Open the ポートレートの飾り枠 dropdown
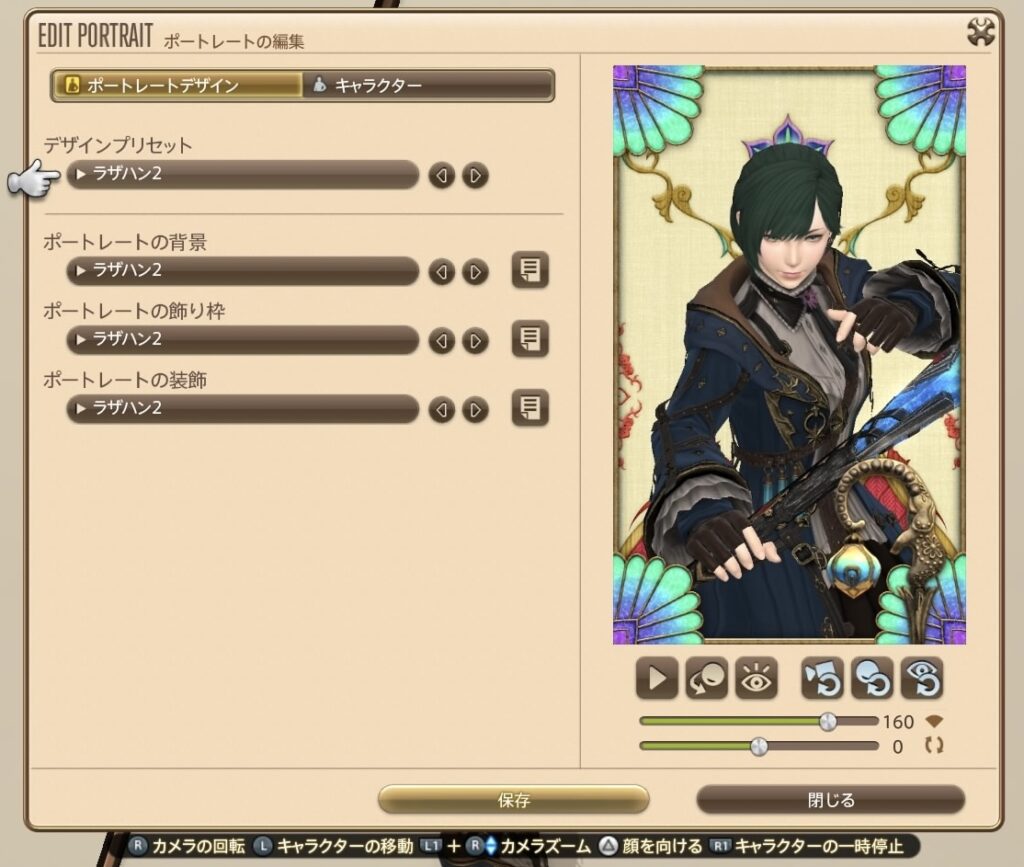 [242, 340]
